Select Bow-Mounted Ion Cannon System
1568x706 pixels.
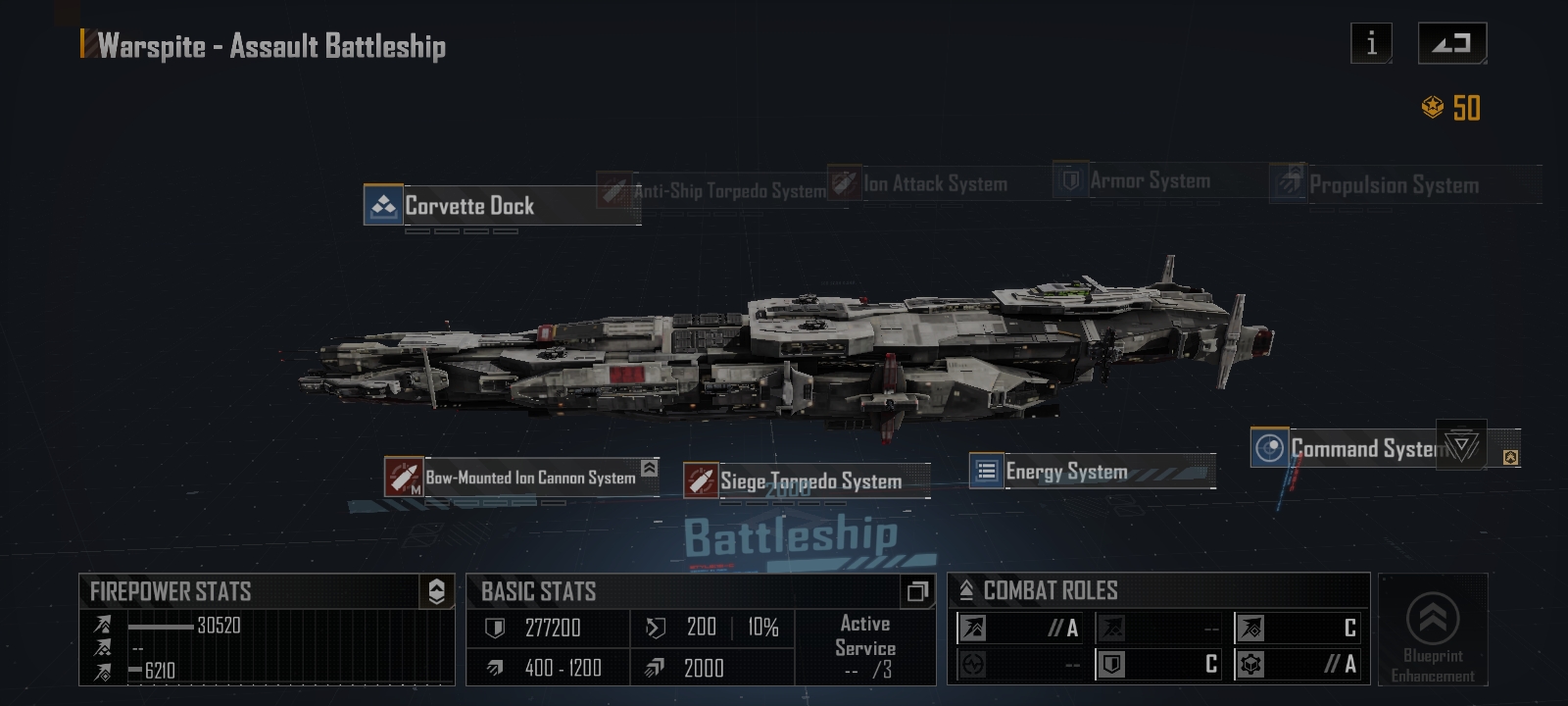tap(529, 478)
